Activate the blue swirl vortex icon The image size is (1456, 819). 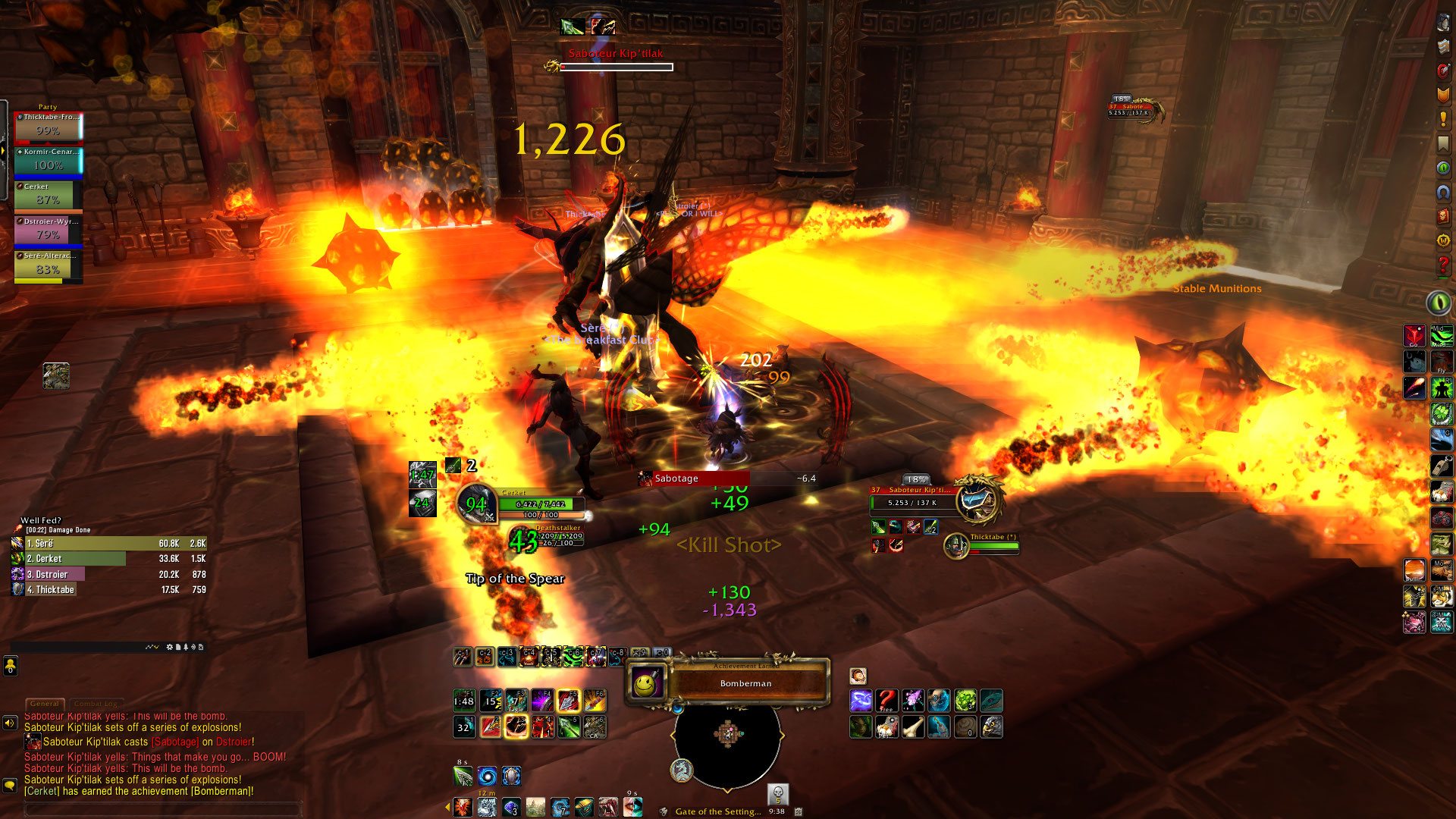pos(488,777)
